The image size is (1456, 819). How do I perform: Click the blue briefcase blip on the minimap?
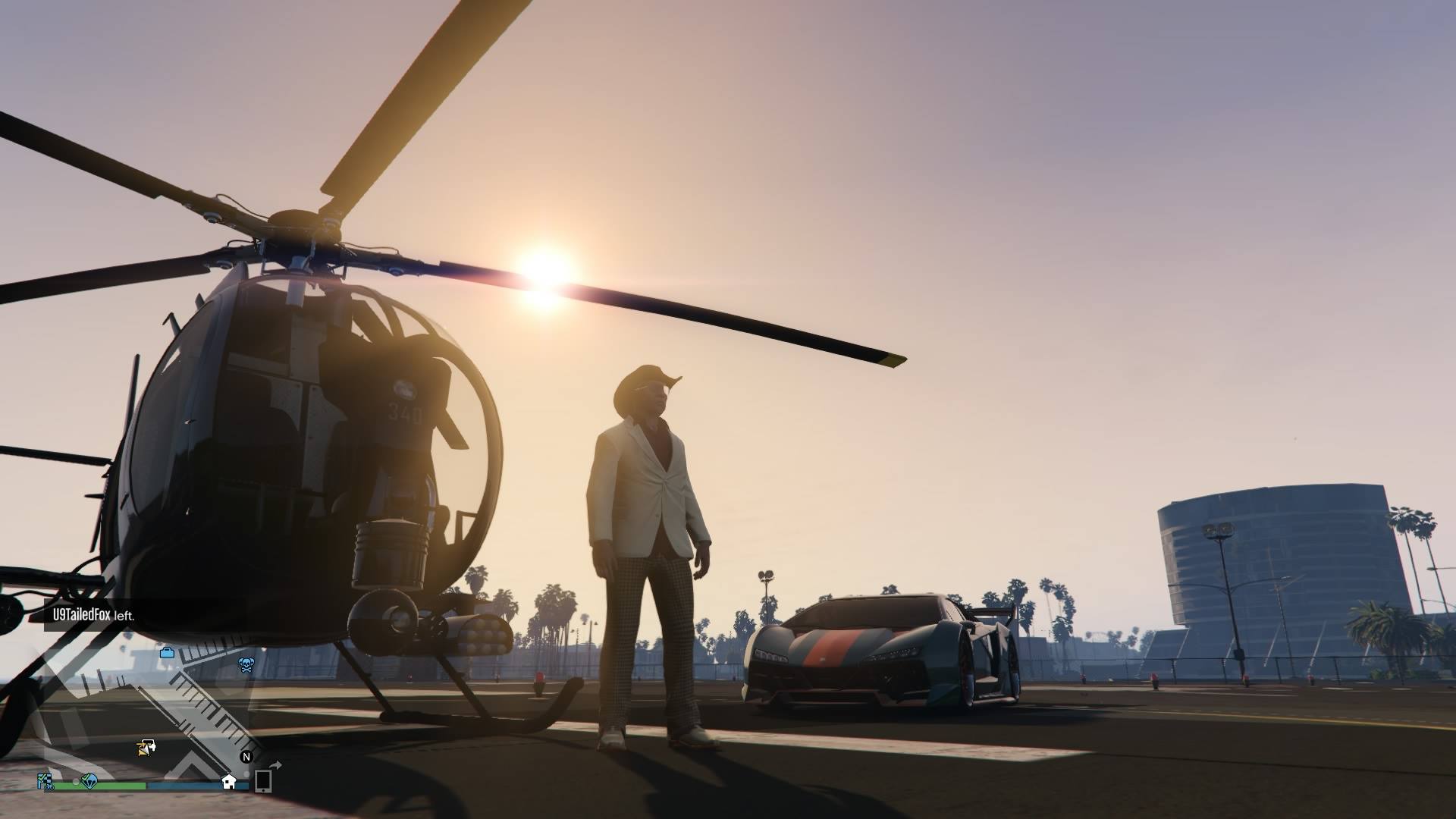tap(167, 652)
